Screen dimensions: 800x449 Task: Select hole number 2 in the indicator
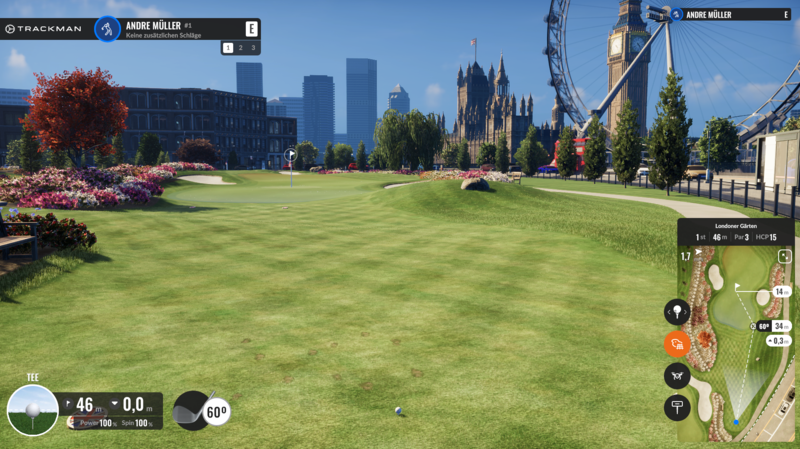[241, 47]
